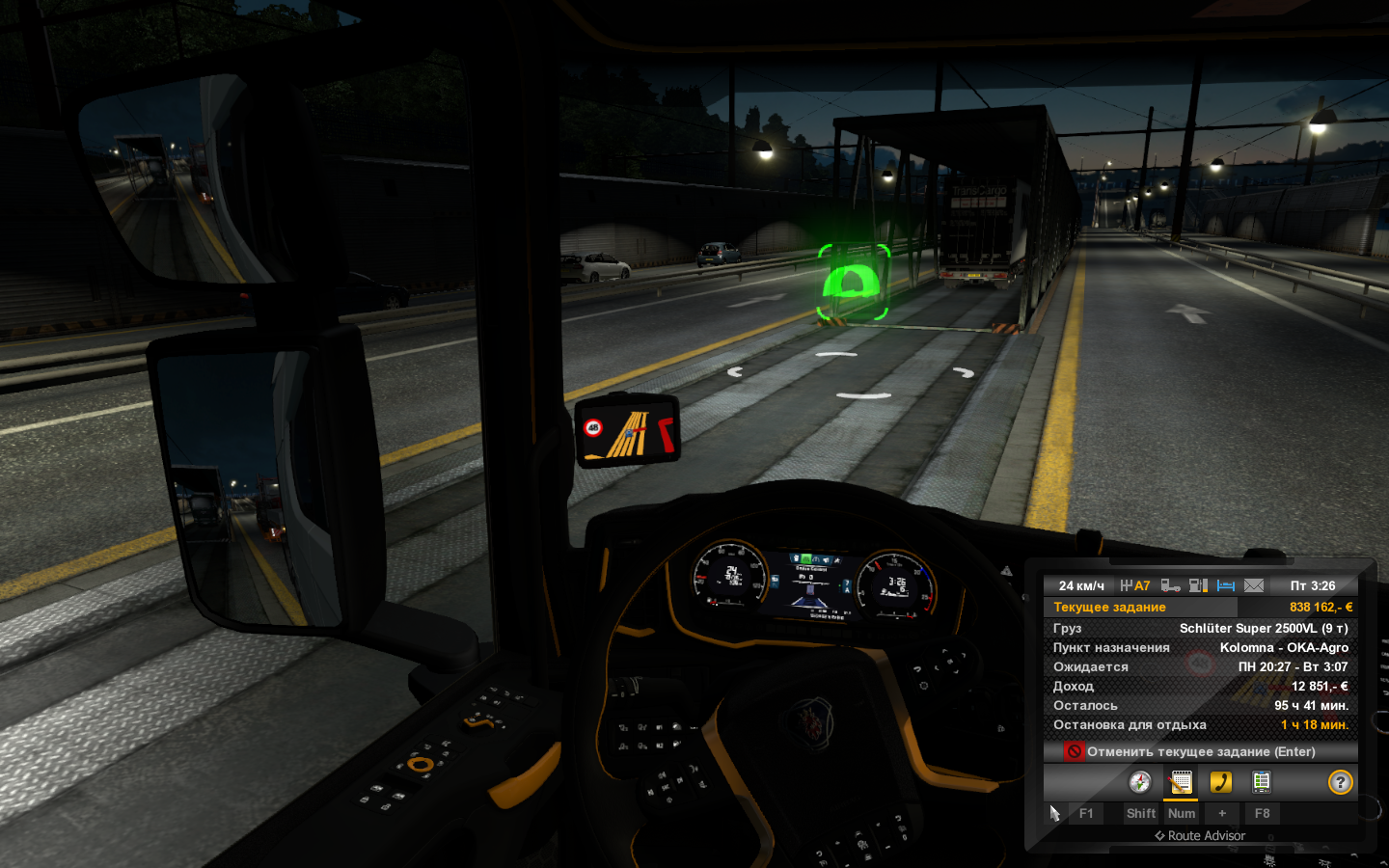
Task: Click the fuel pump status icon
Action: [x=1199, y=585]
